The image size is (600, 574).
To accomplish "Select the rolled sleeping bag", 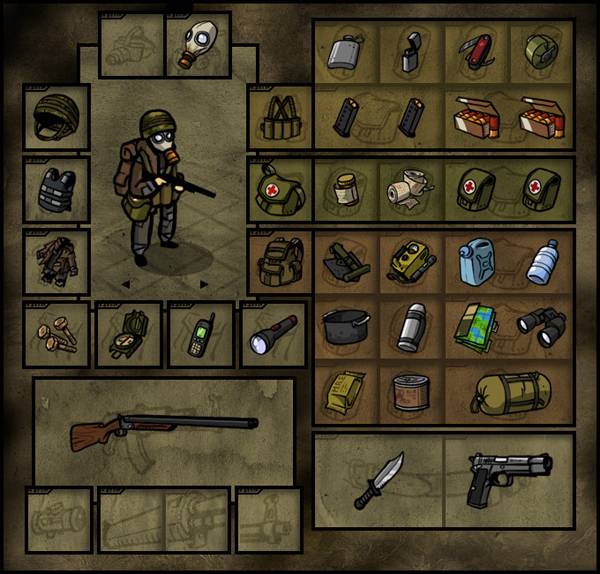I will pyautogui.click(x=509, y=393).
